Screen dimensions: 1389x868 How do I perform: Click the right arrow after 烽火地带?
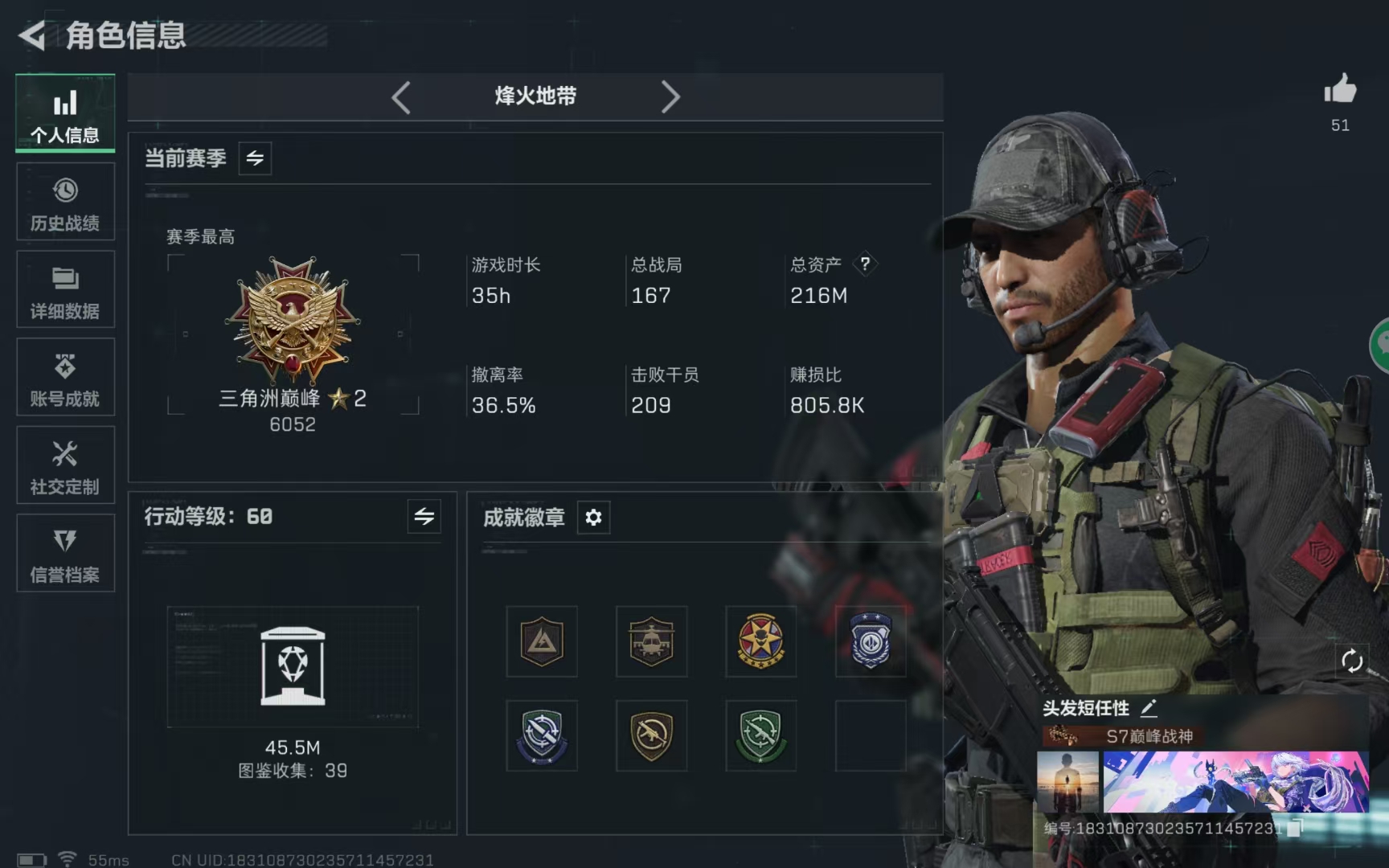coord(671,96)
